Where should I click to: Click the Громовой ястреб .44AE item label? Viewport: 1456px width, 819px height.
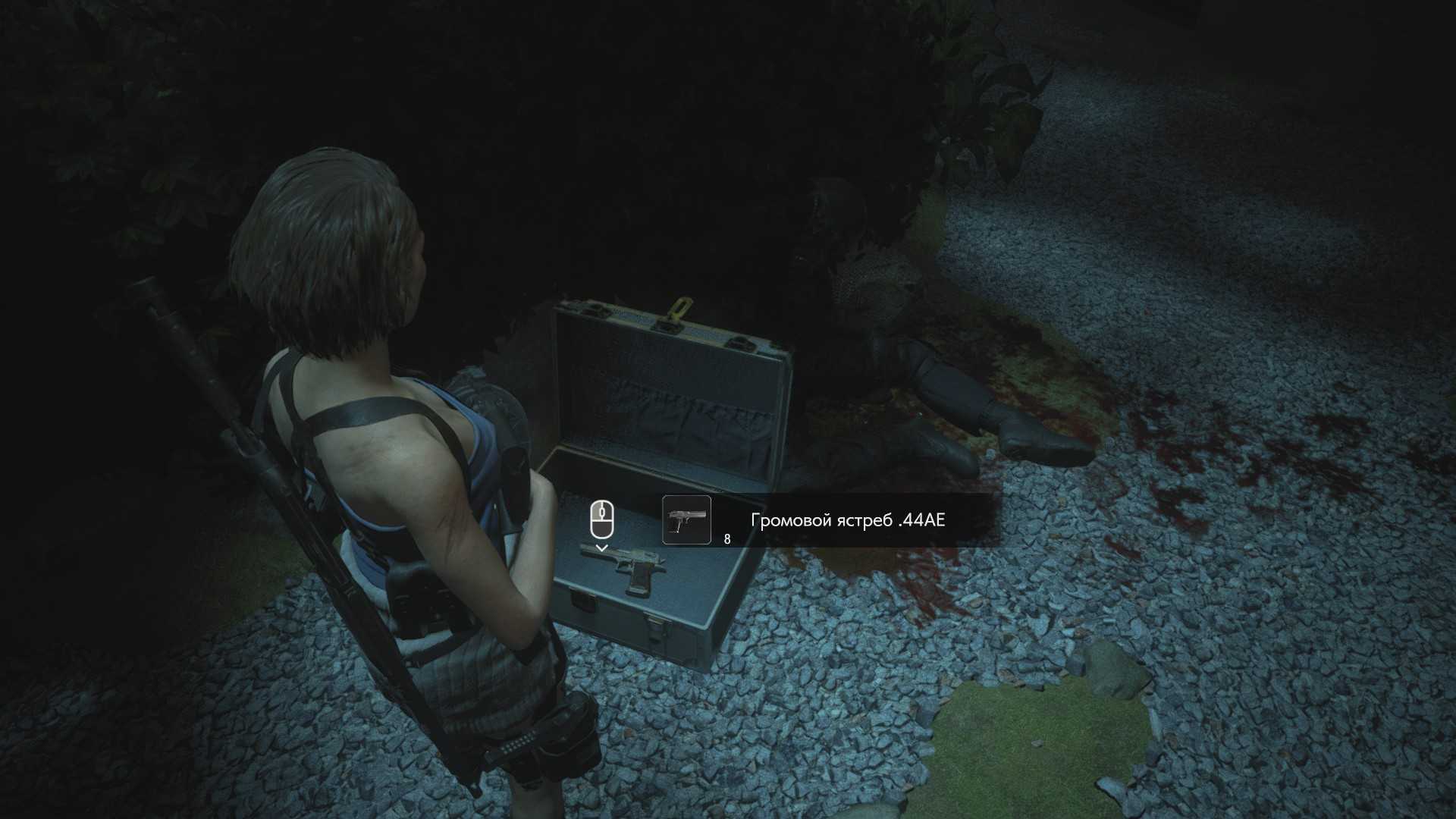(x=847, y=520)
